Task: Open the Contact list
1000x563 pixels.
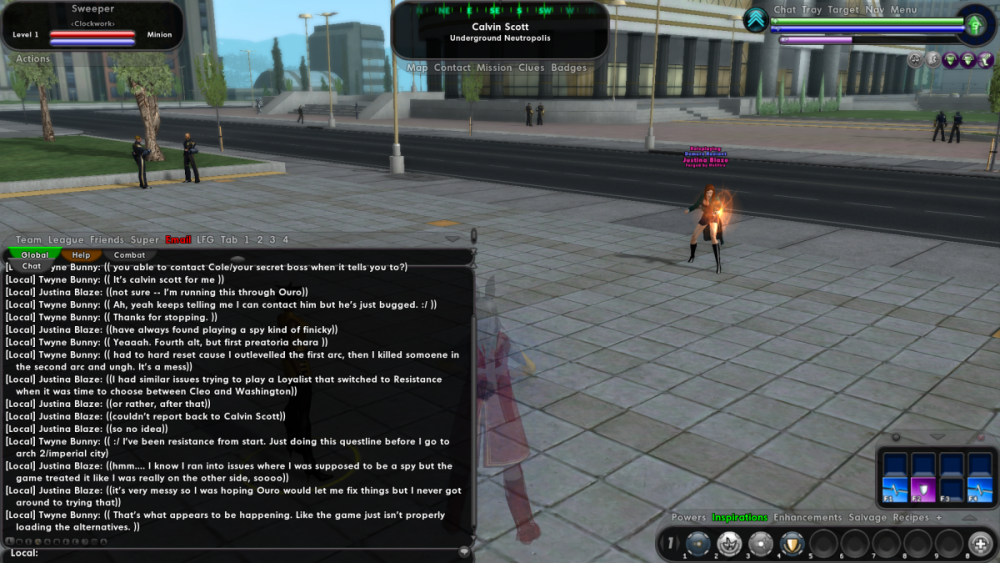Action: (x=452, y=68)
